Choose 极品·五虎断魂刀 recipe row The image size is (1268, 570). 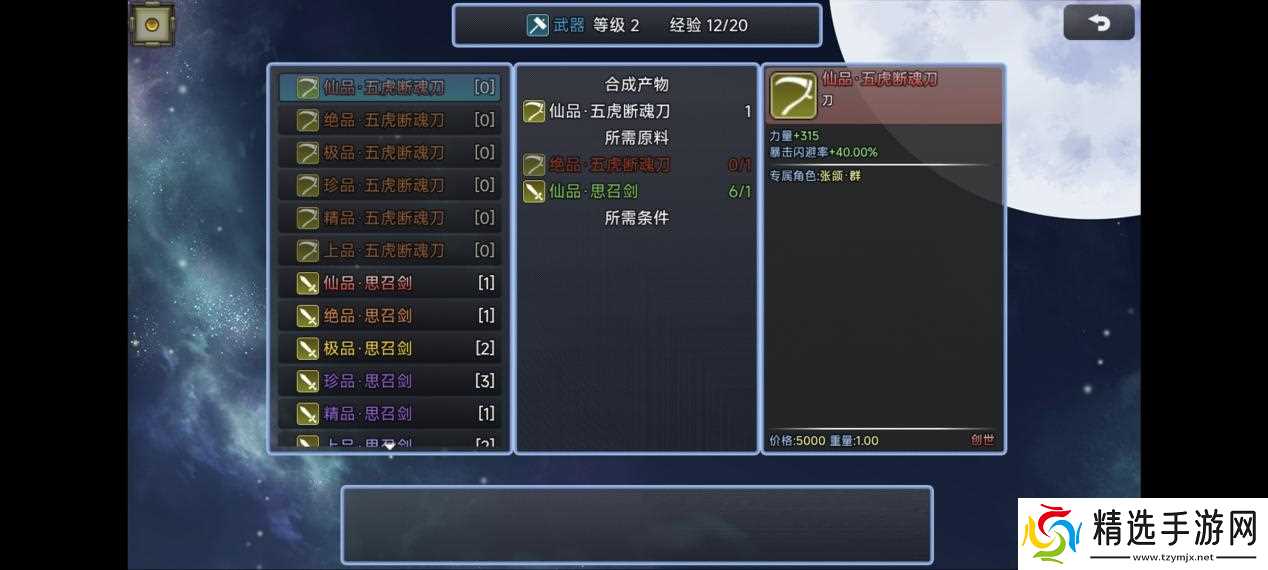coord(390,153)
